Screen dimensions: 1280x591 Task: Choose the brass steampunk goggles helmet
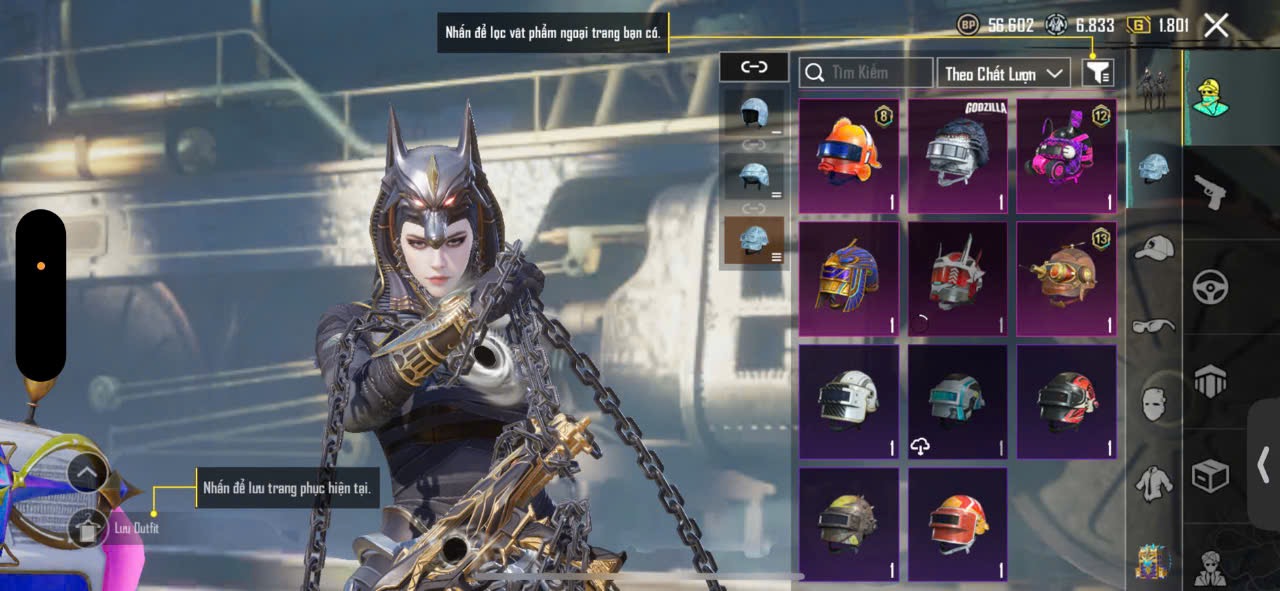point(1066,279)
